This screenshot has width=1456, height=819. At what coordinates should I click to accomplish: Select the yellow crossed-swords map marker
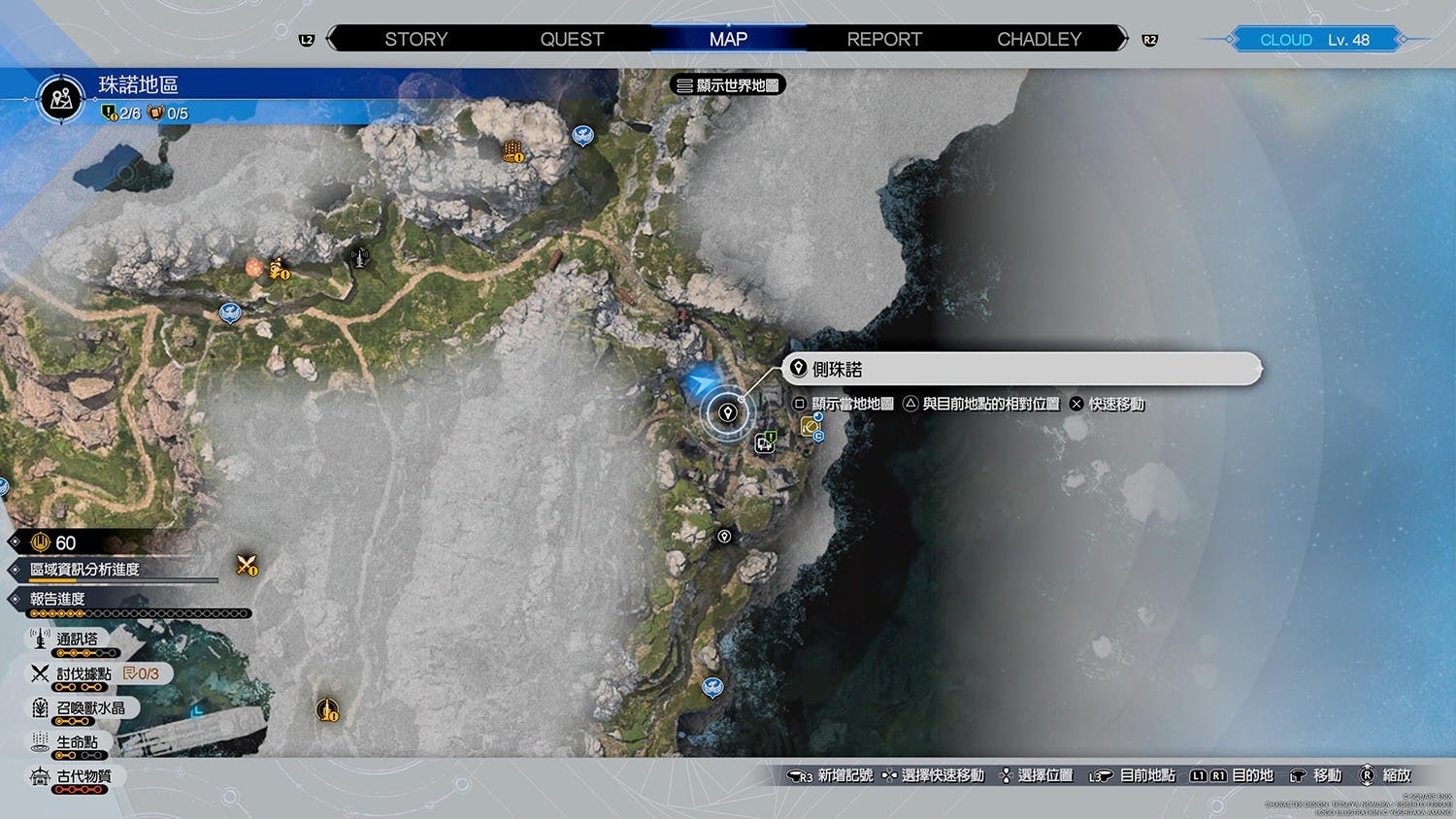point(247,565)
